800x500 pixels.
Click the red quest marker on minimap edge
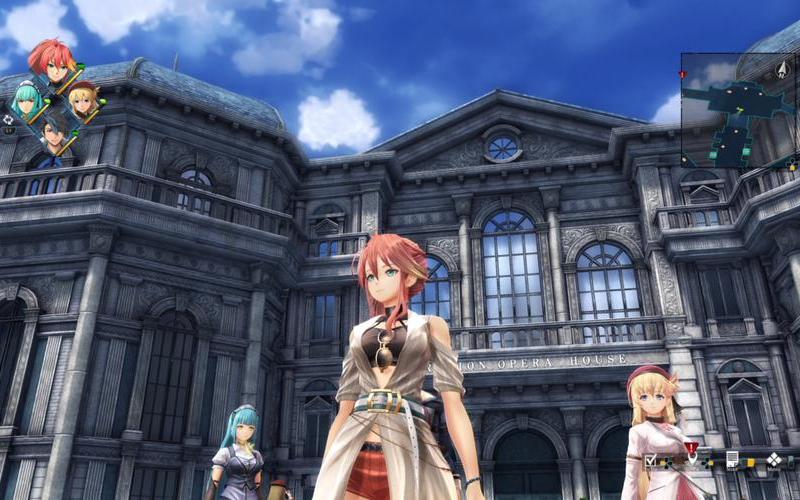point(683,75)
